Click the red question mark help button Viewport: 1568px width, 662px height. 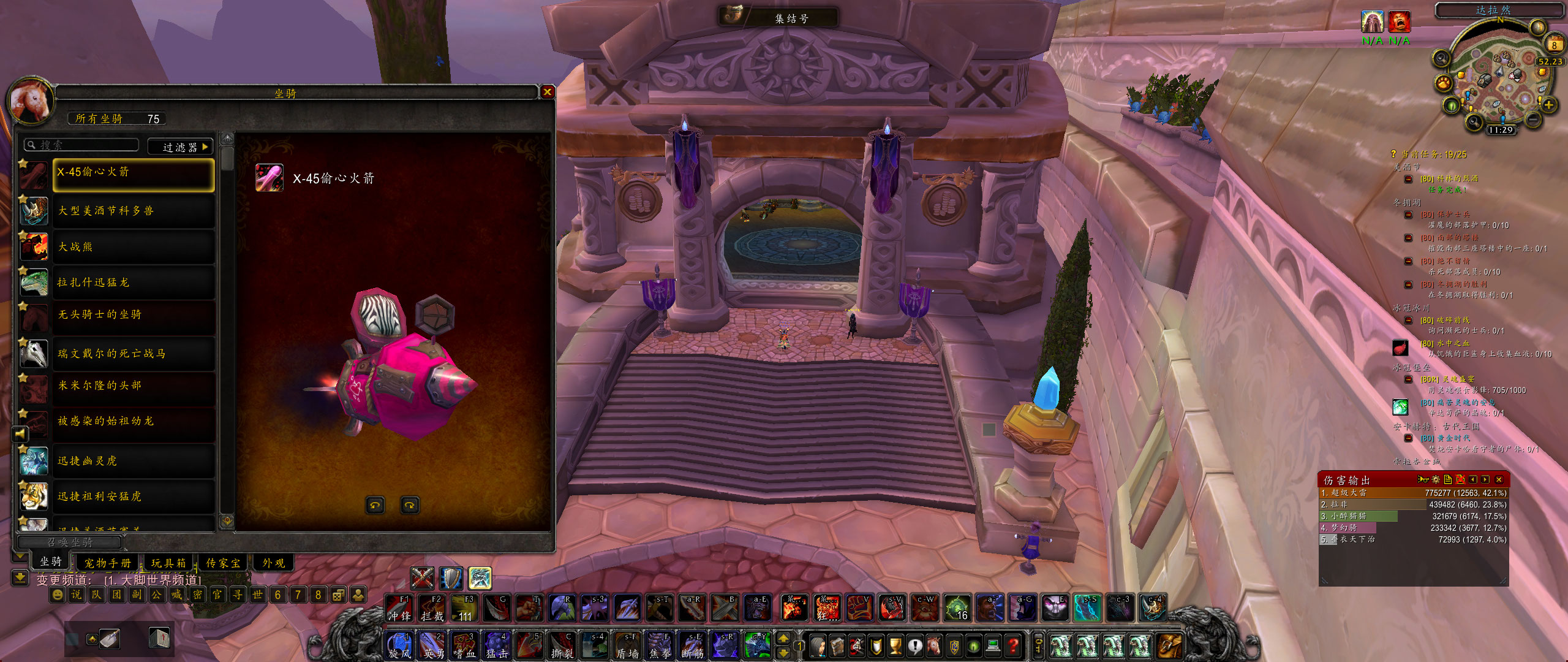click(x=1014, y=645)
